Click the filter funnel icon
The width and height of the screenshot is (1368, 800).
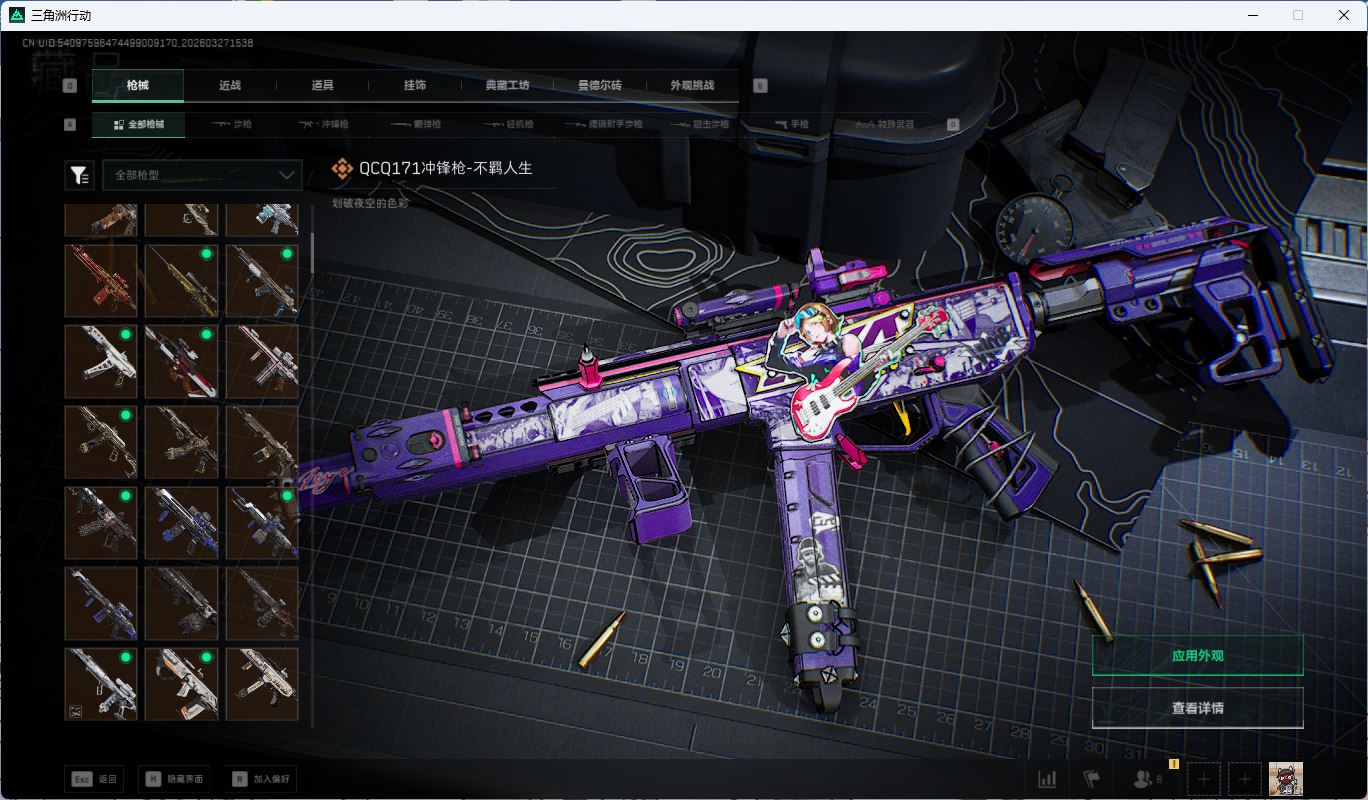point(79,175)
